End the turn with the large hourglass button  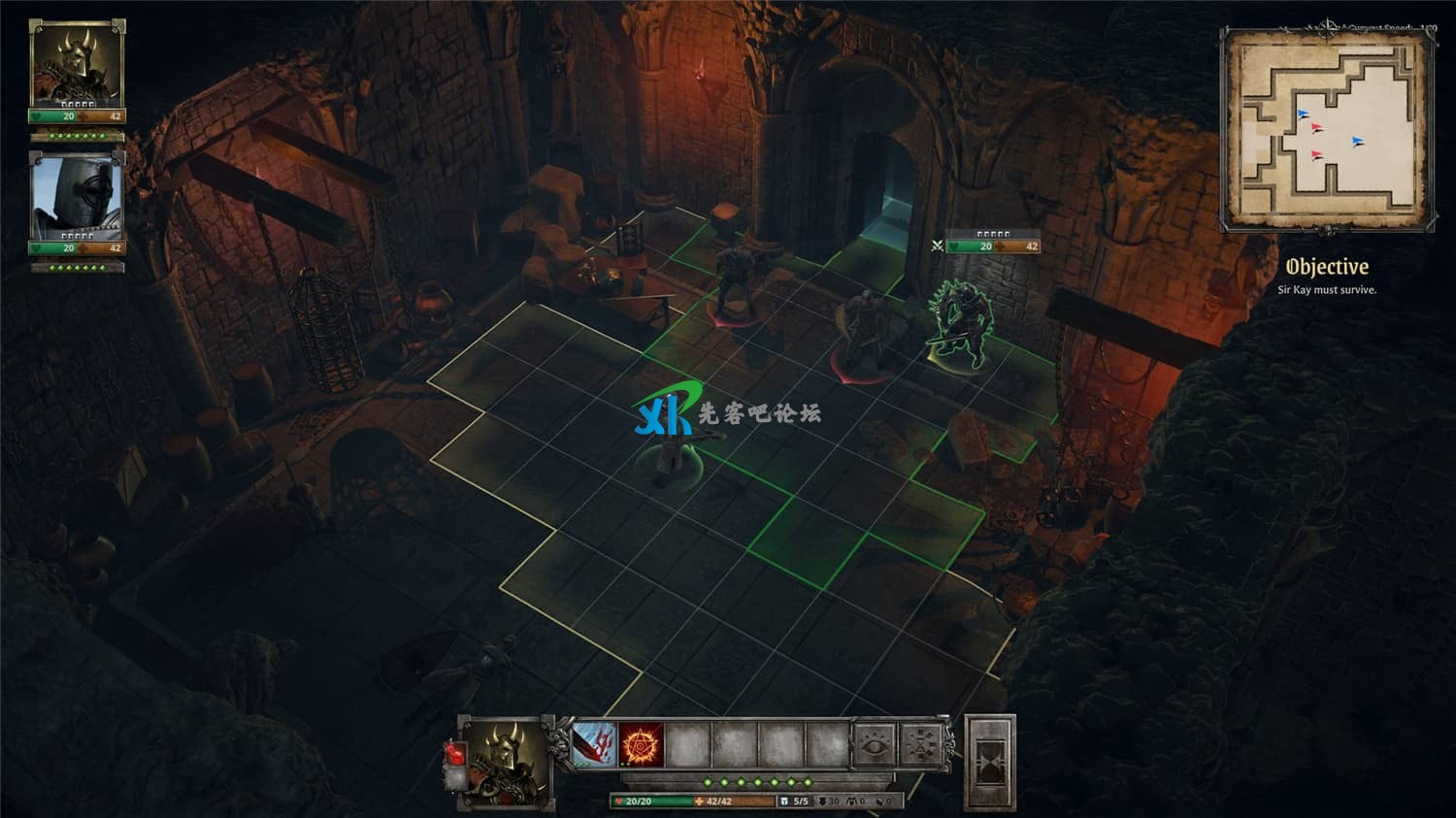(x=990, y=763)
